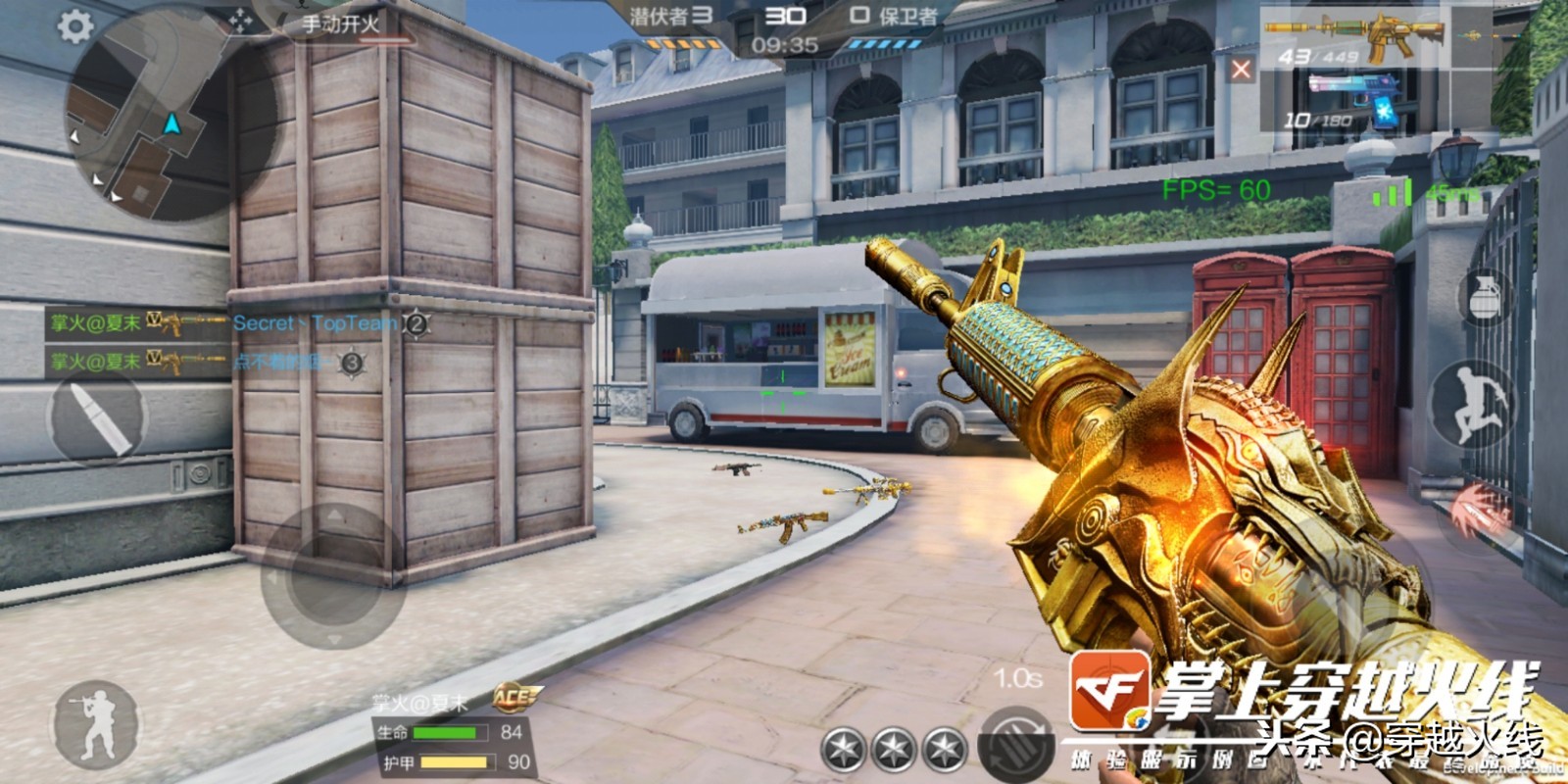This screenshot has height=784, width=1568.
Task: Open the gear settings menu
Action: (x=75, y=25)
